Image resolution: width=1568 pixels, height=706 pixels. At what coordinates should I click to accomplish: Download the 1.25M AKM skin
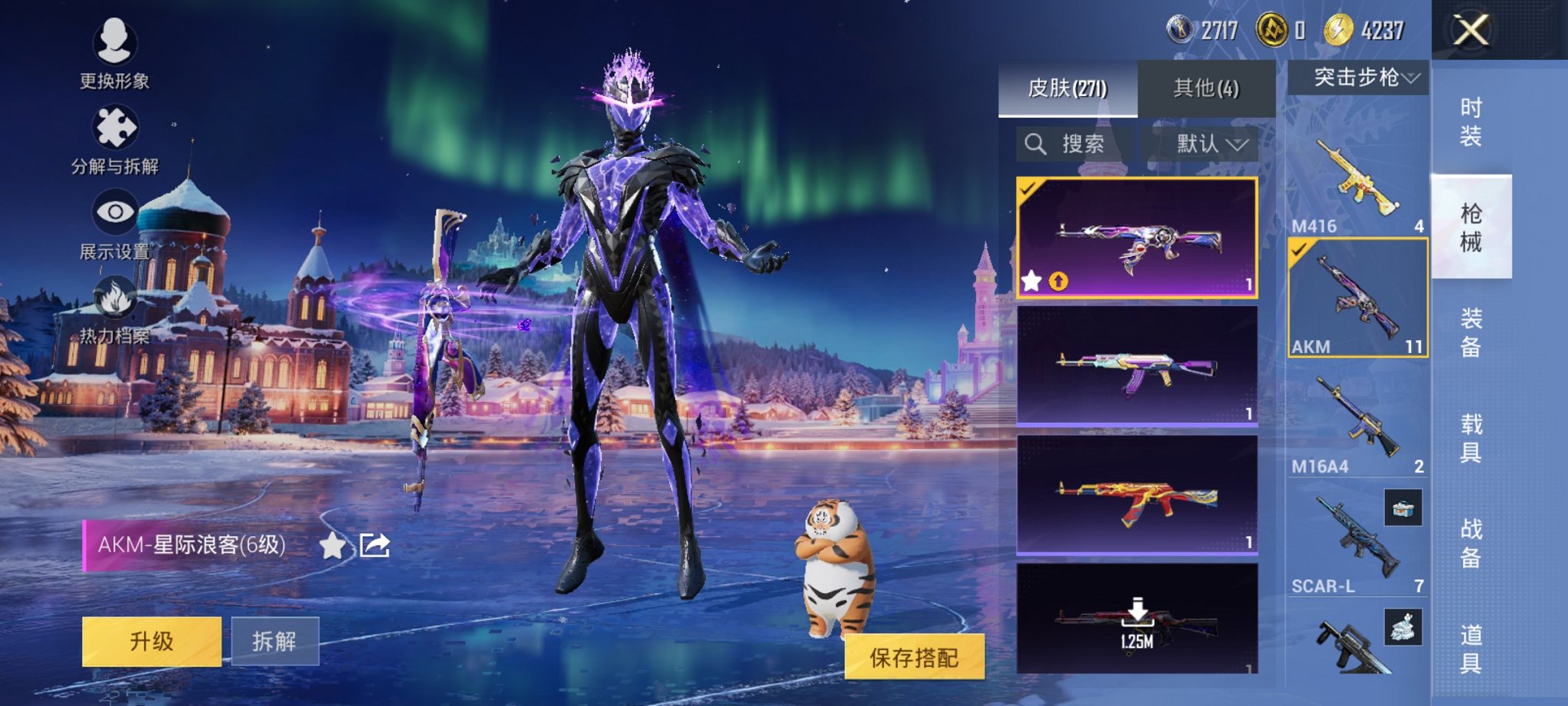1137,618
